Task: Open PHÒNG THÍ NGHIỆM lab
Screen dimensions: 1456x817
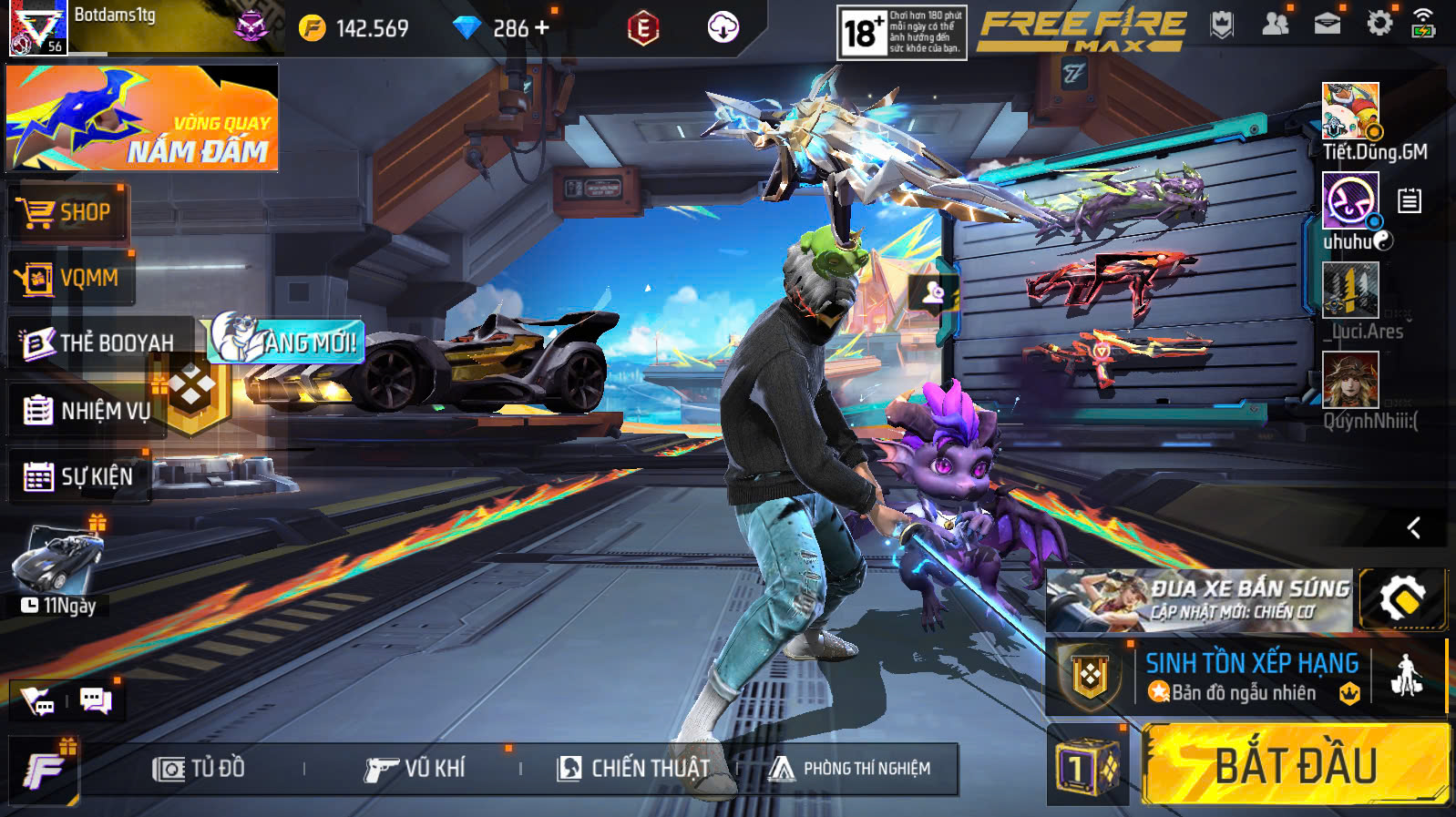Action: pyautogui.click(x=850, y=769)
